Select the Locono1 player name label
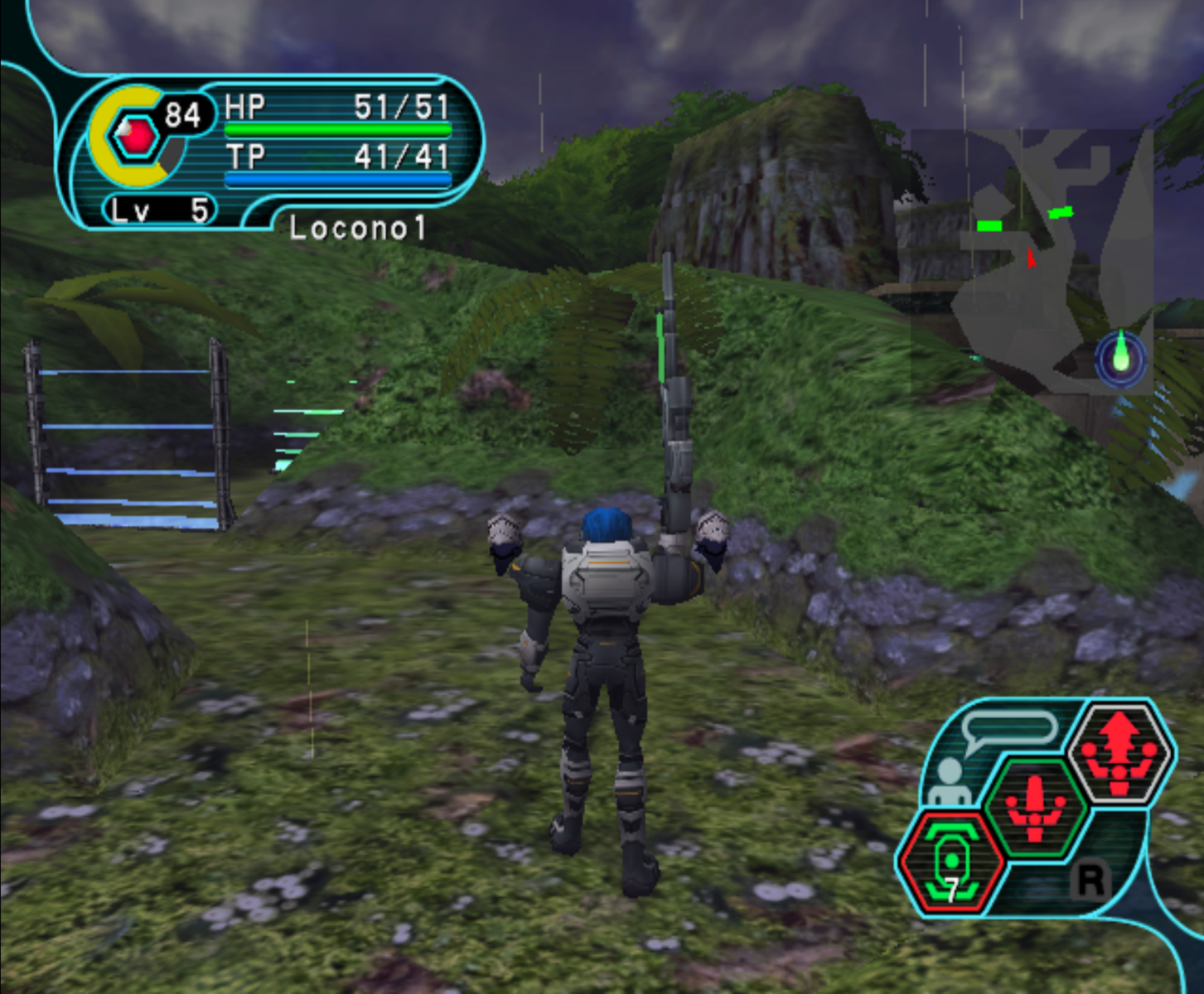This screenshot has width=1204, height=994. click(357, 229)
